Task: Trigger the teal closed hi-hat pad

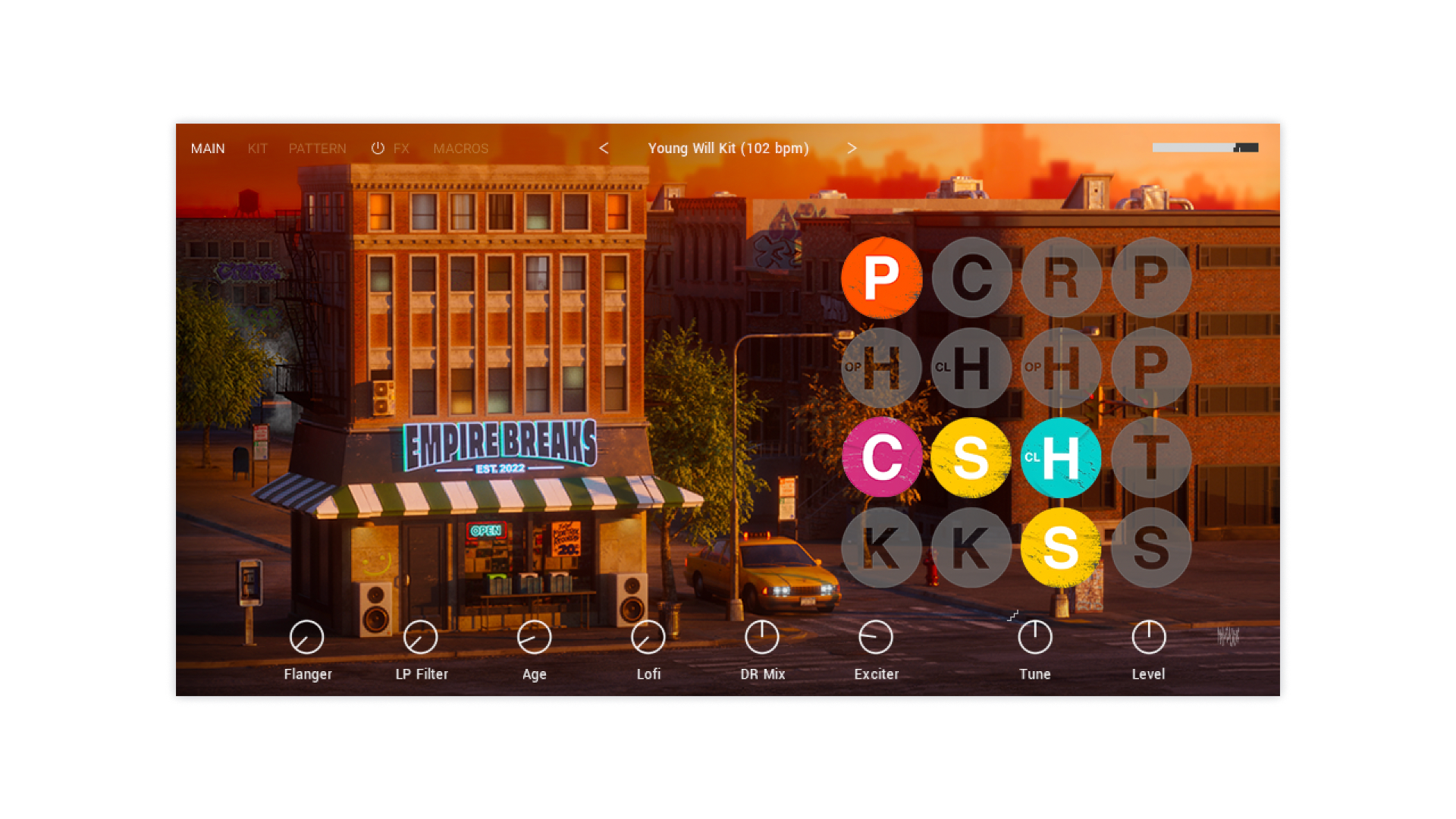Action: (1061, 457)
